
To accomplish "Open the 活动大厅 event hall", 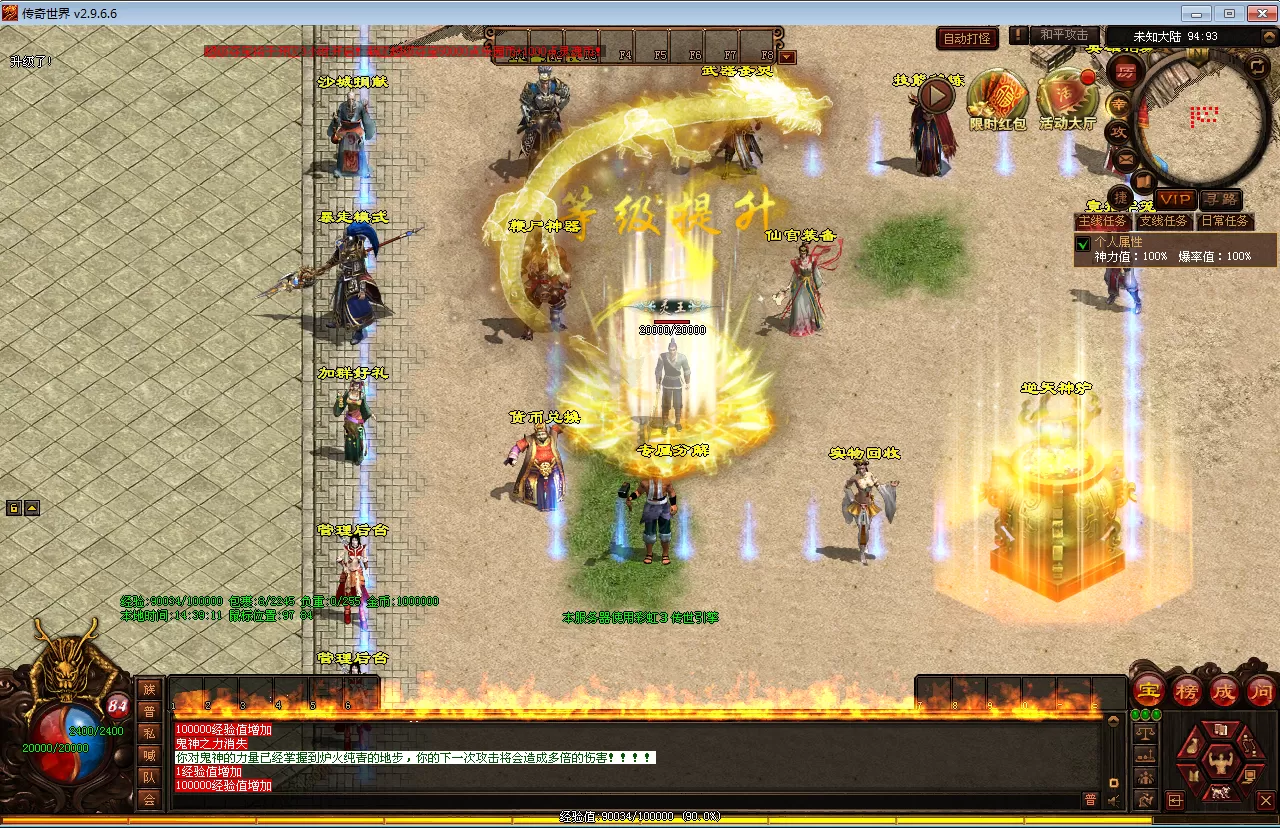I will pos(1067,98).
